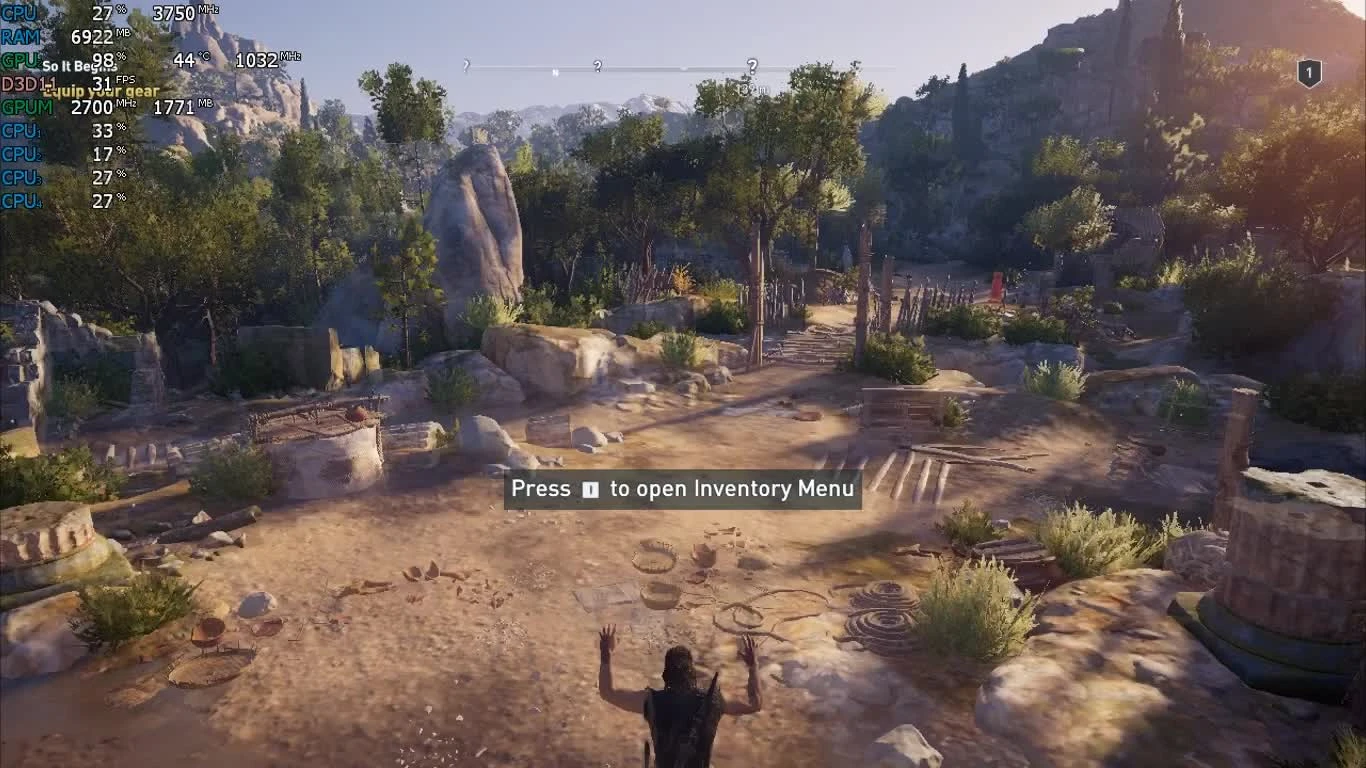Image resolution: width=1366 pixels, height=768 pixels.
Task: Click the N direction indicator on the compass
Action: [555, 70]
